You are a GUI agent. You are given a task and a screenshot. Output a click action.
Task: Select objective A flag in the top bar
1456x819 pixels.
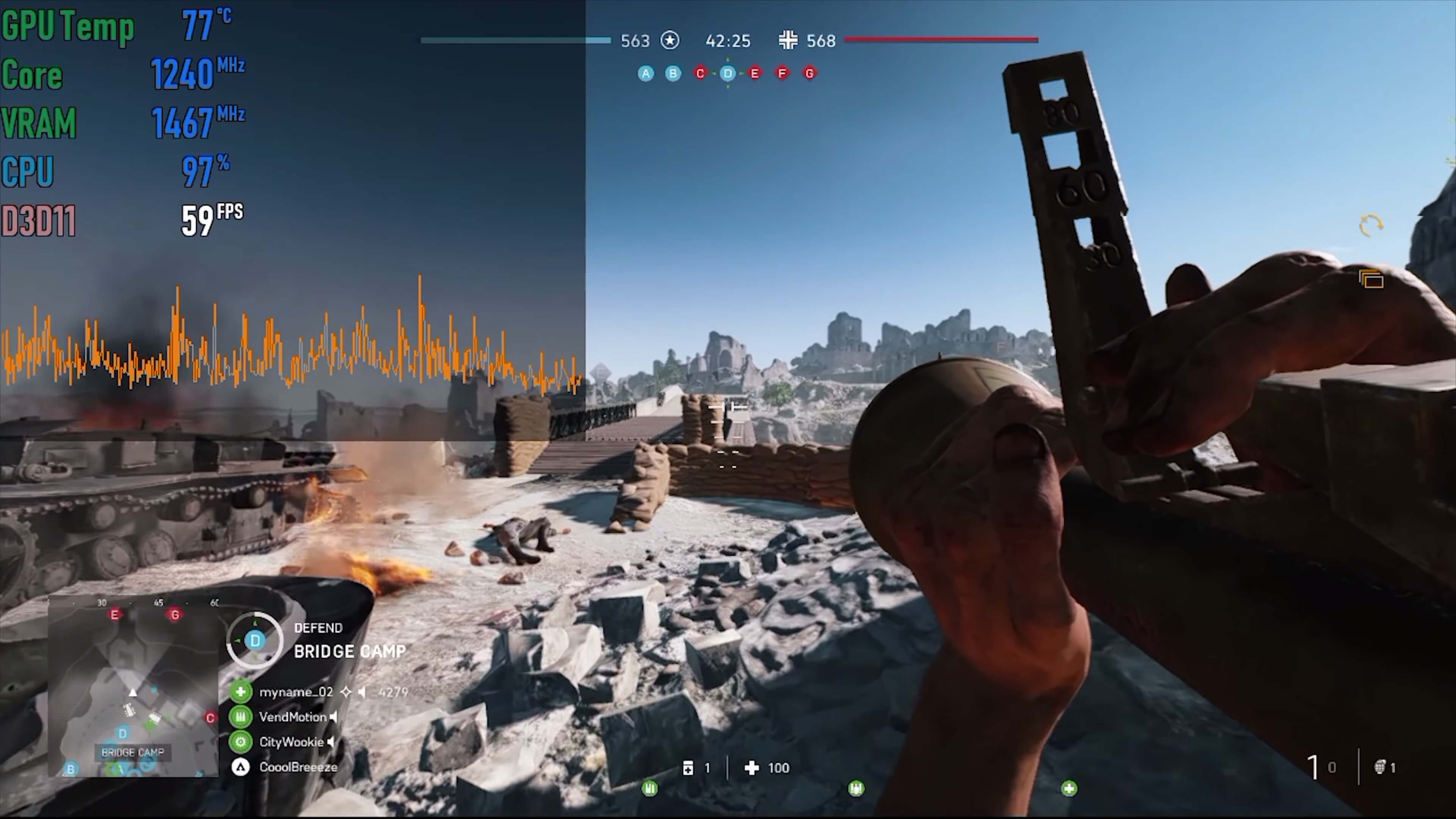[x=645, y=74]
